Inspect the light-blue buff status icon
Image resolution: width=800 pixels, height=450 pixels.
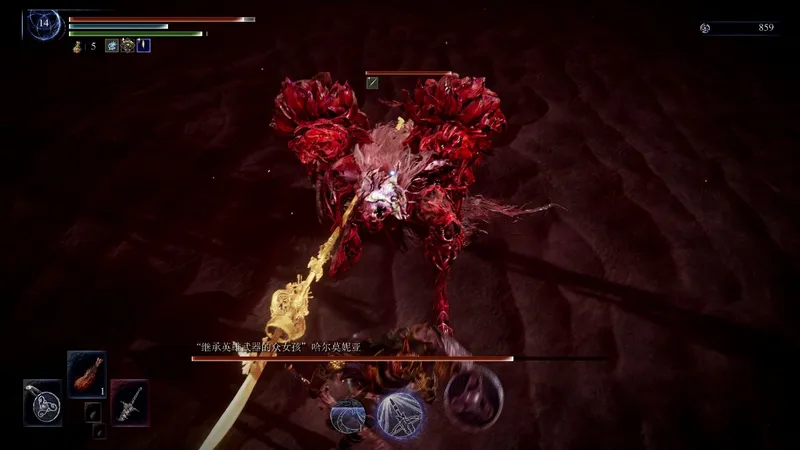click(x=111, y=46)
